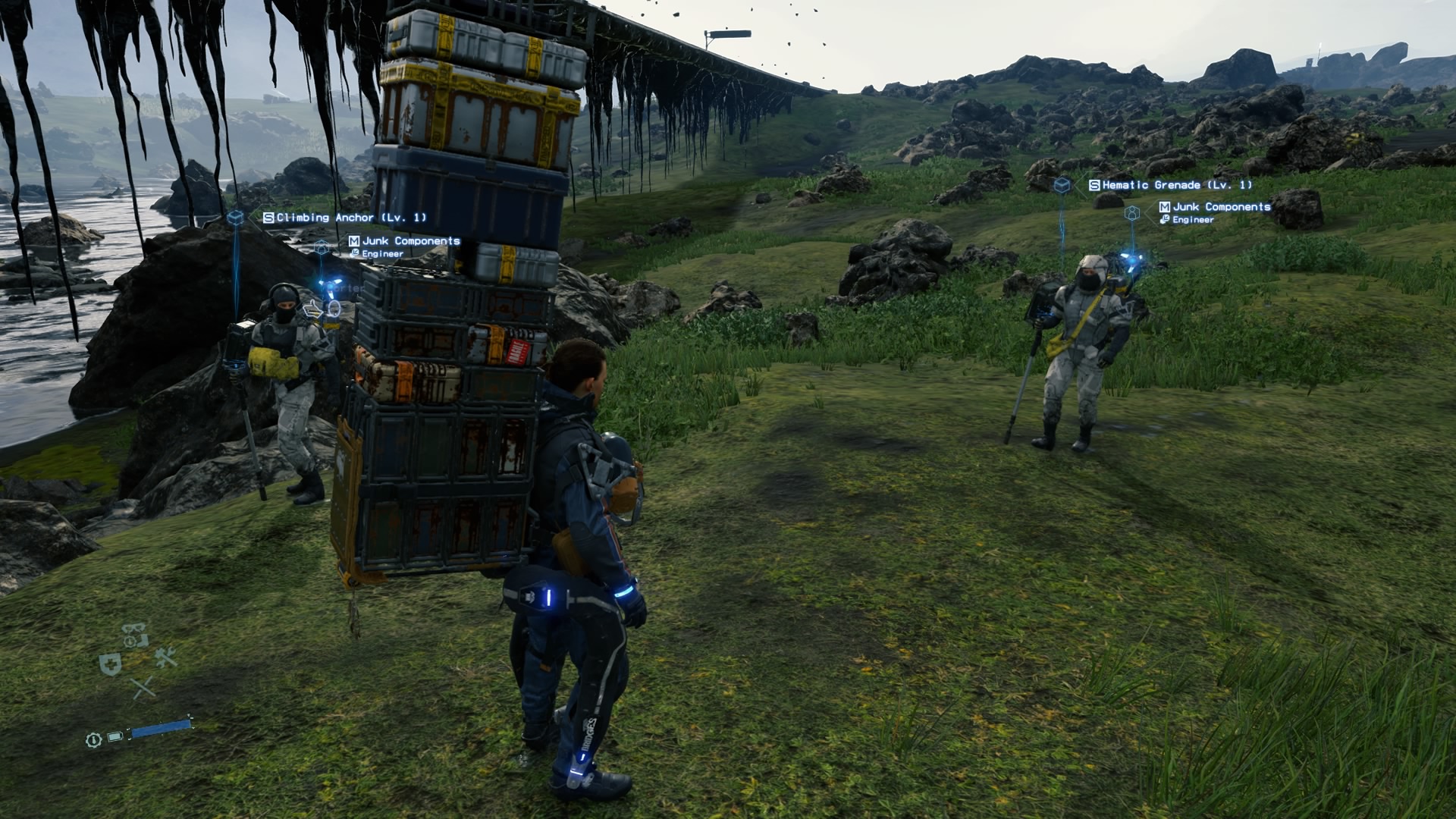Click the gear with clock icon above the shield
This screenshot has width=1456, height=819.
129,640
